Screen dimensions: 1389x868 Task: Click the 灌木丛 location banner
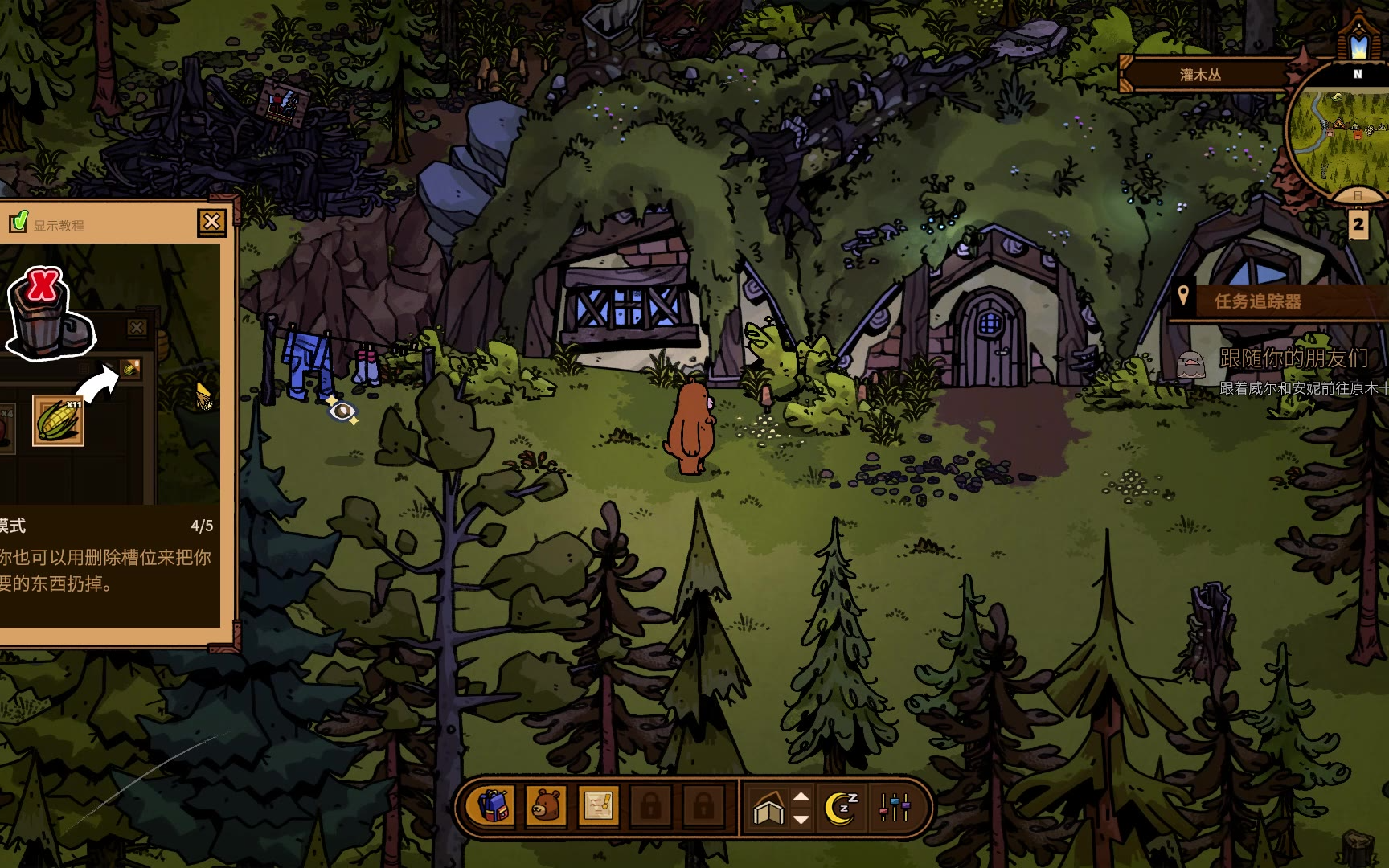[1200, 75]
